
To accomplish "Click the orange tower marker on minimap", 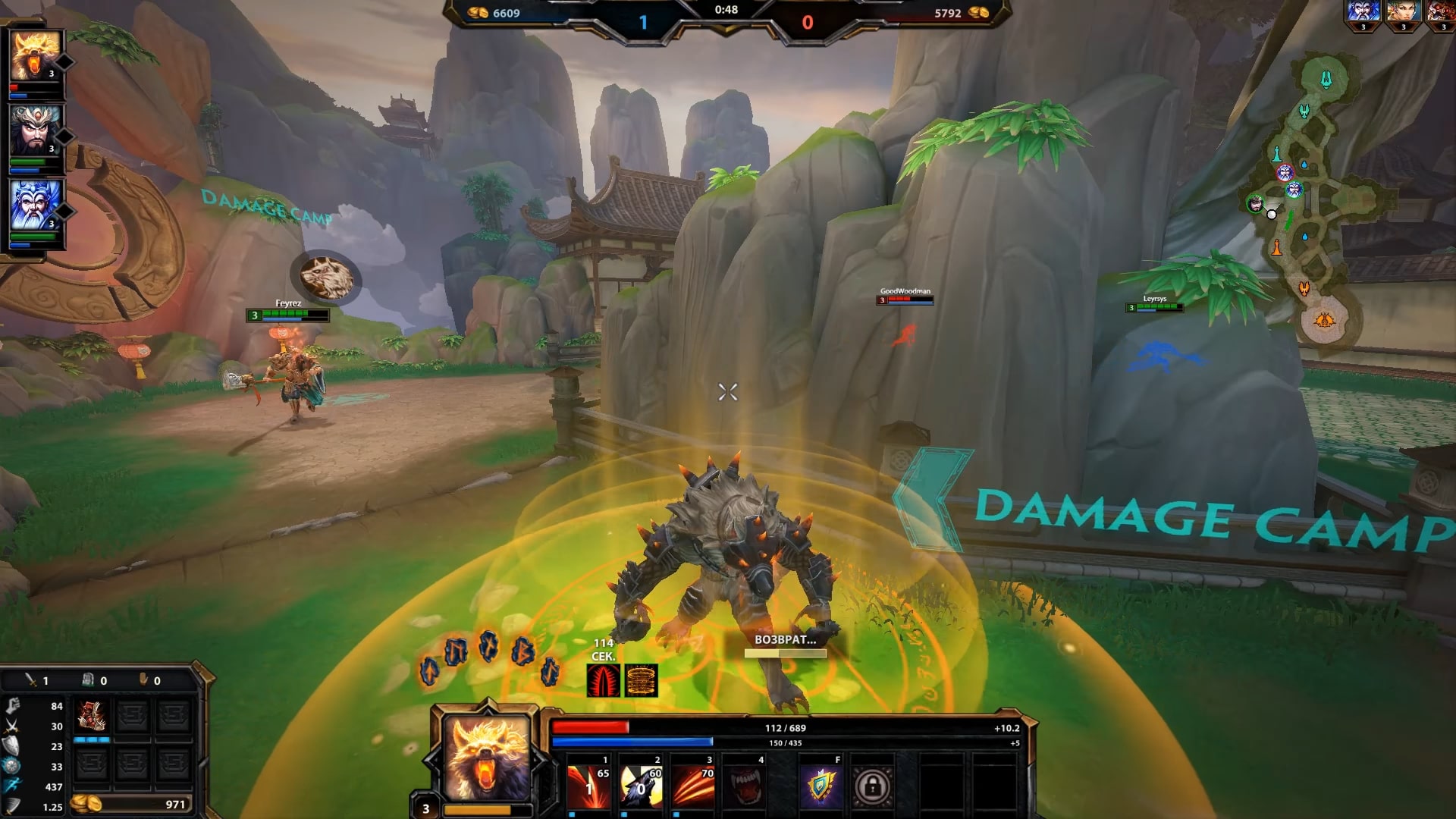I will 1277,248.
